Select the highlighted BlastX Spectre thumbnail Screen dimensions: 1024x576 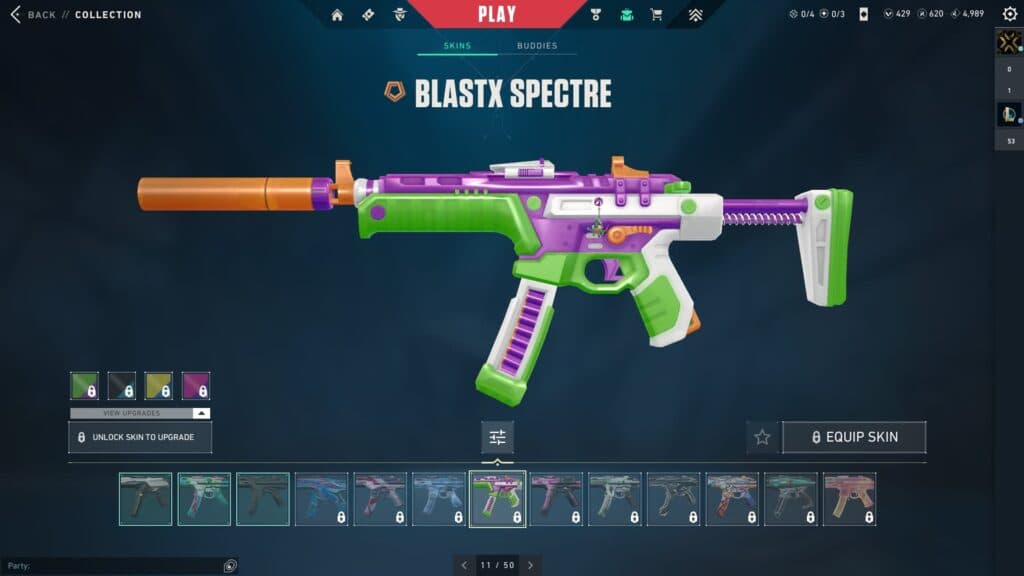(497, 499)
